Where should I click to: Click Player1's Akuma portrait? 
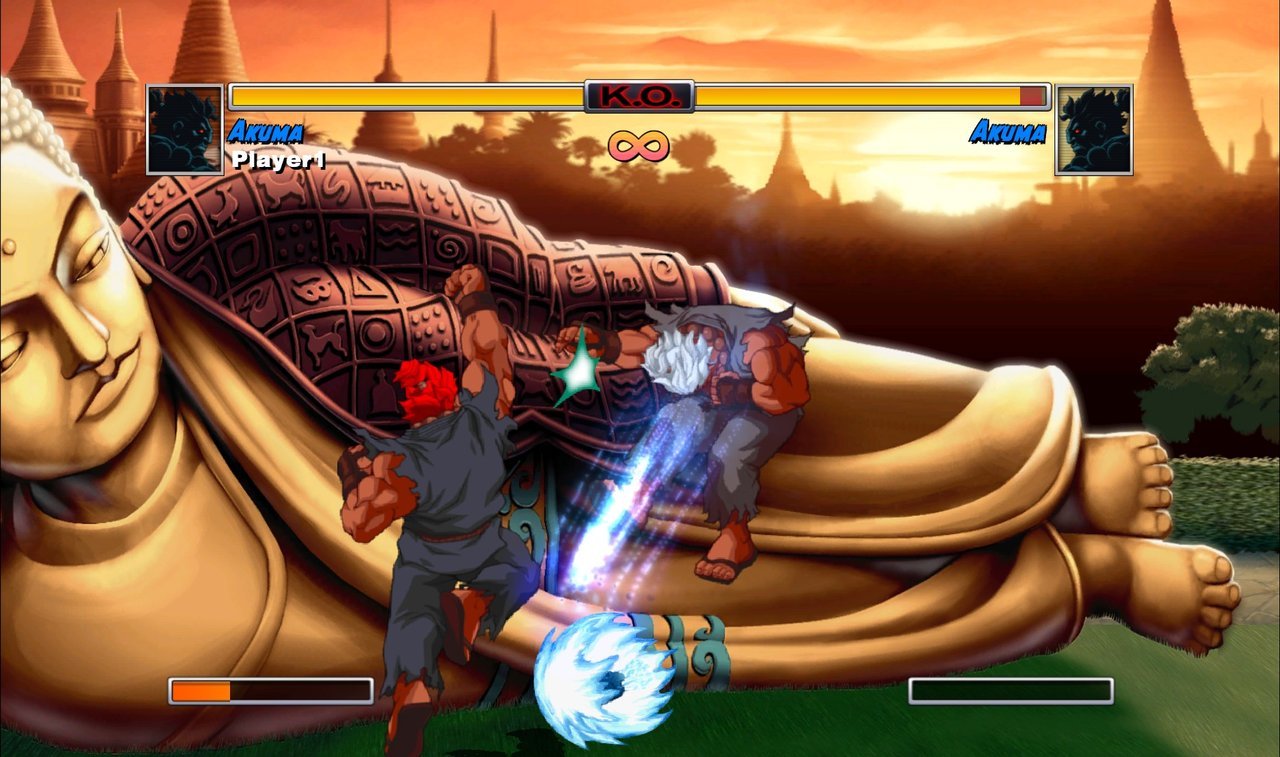[185, 129]
